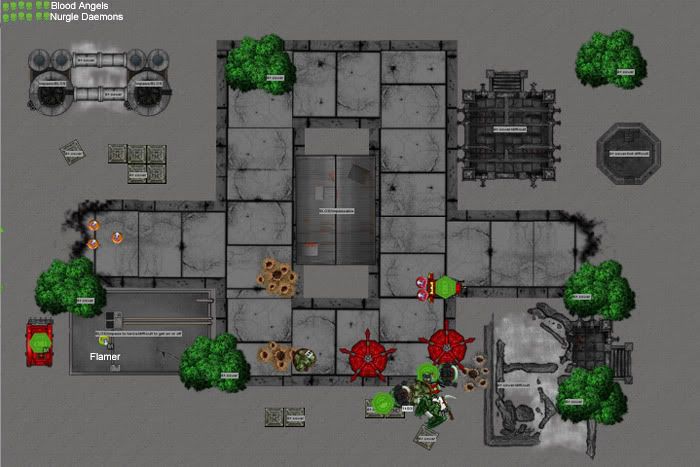Screen dimensions: 700x467
Task: Select the red tank with green hexagon marker
Action: click(40, 343)
